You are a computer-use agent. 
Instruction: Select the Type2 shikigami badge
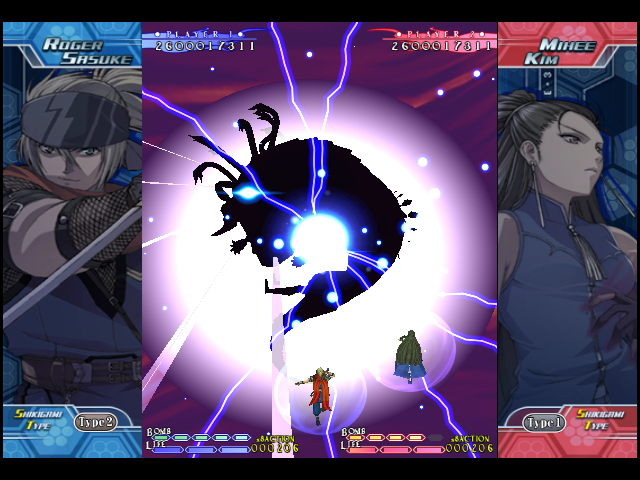(97, 421)
